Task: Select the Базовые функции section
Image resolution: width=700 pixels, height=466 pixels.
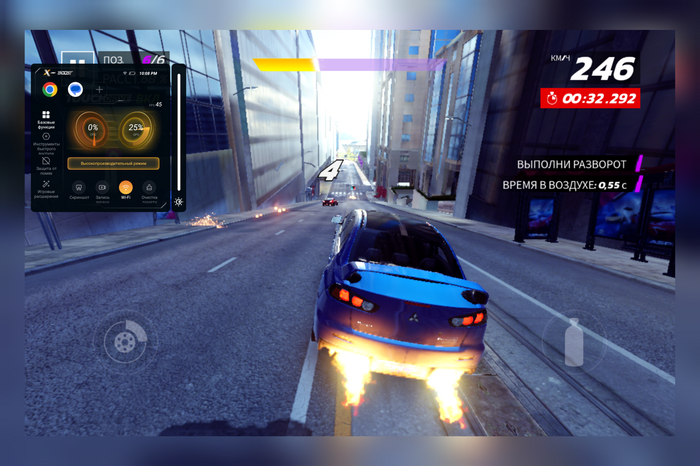Action: (x=46, y=118)
